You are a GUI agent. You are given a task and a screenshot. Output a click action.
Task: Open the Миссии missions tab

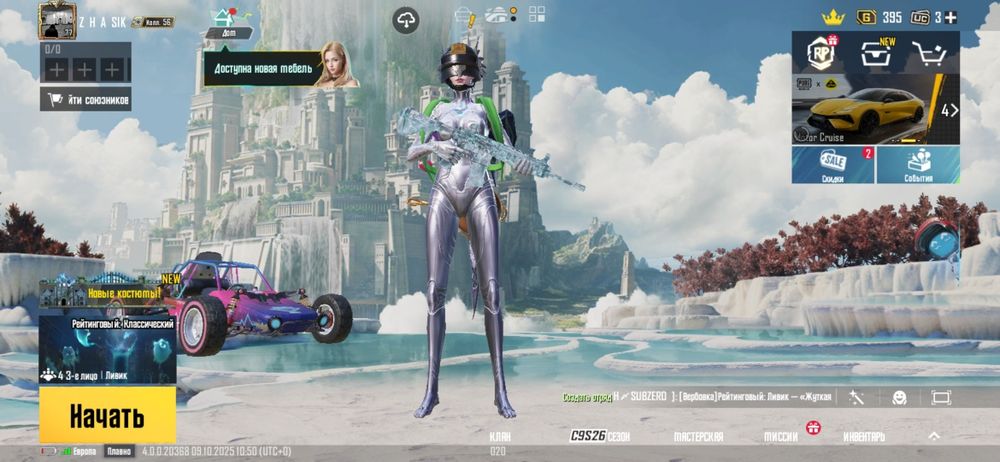(x=782, y=437)
